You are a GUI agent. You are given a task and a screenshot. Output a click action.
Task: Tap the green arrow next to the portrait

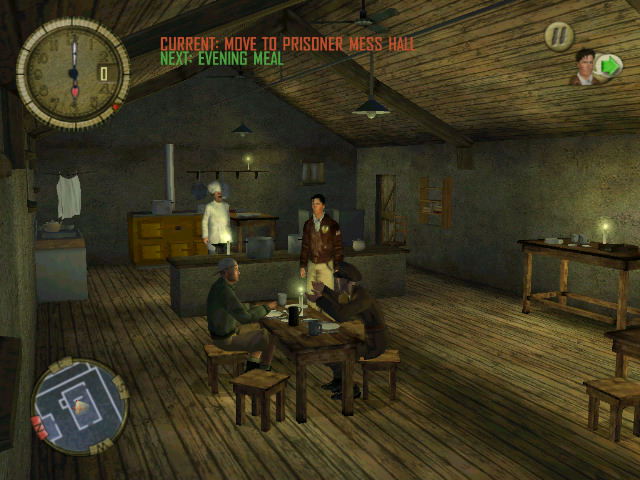pos(608,67)
